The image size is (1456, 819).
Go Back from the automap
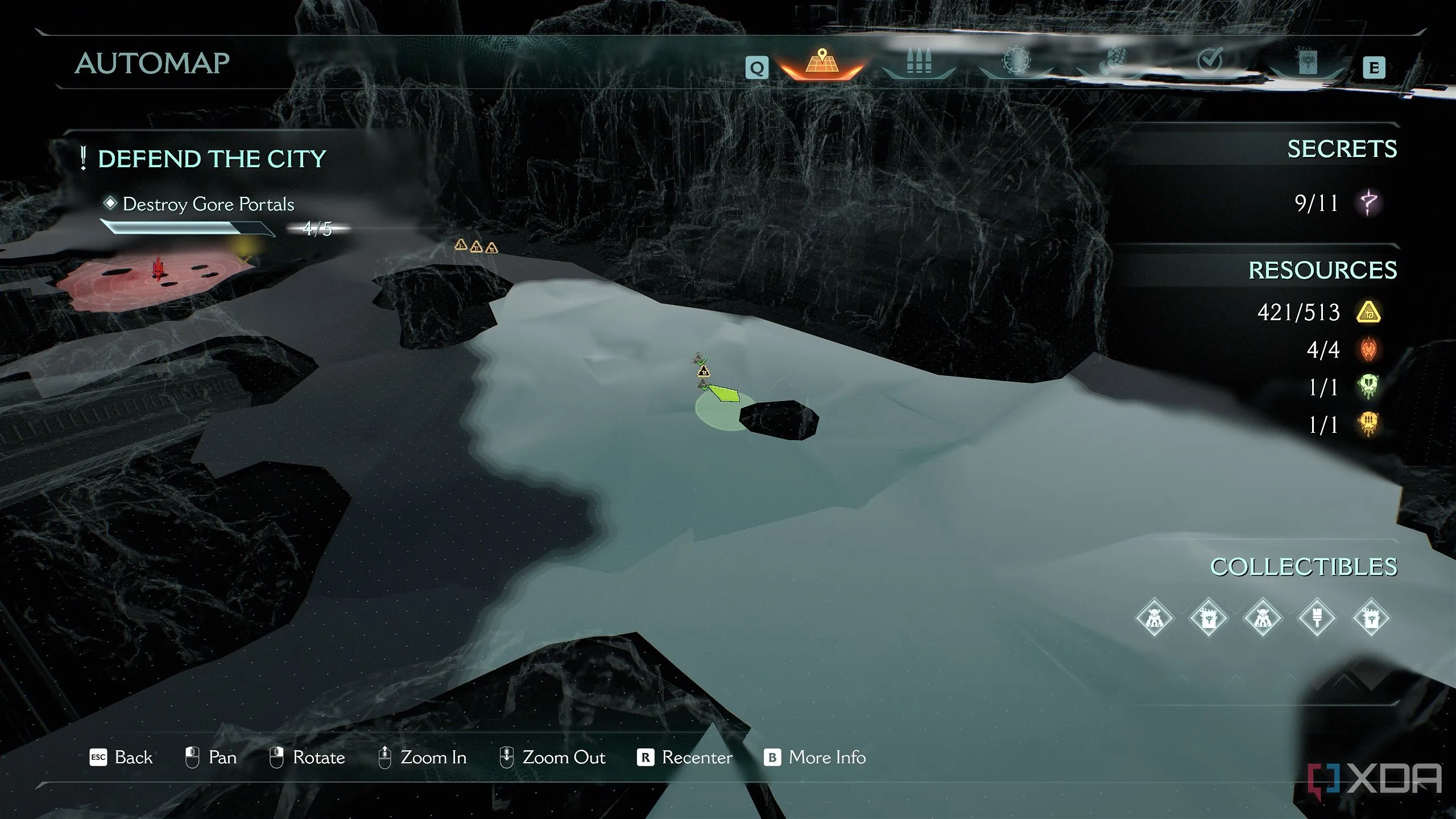click(x=121, y=758)
